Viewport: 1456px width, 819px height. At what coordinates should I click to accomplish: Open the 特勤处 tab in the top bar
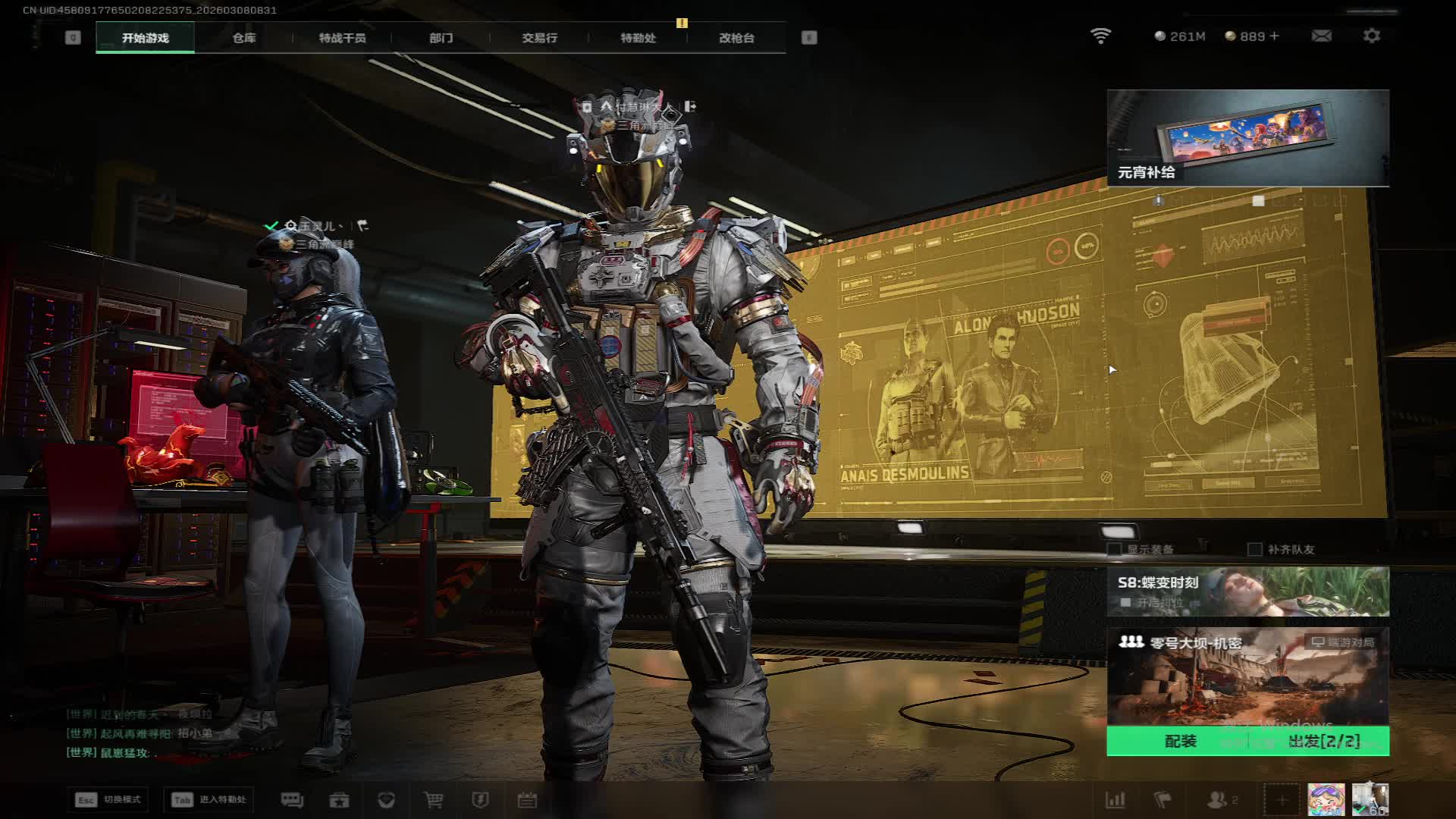638,38
